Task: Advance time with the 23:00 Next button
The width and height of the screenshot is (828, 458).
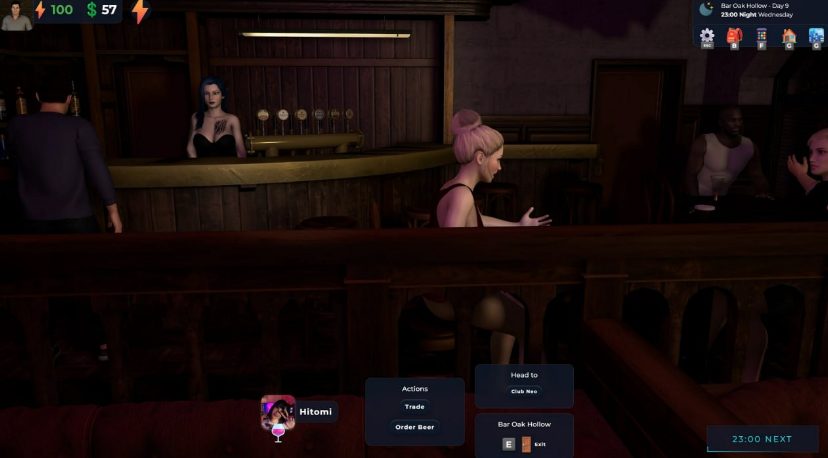Action: tap(762, 439)
